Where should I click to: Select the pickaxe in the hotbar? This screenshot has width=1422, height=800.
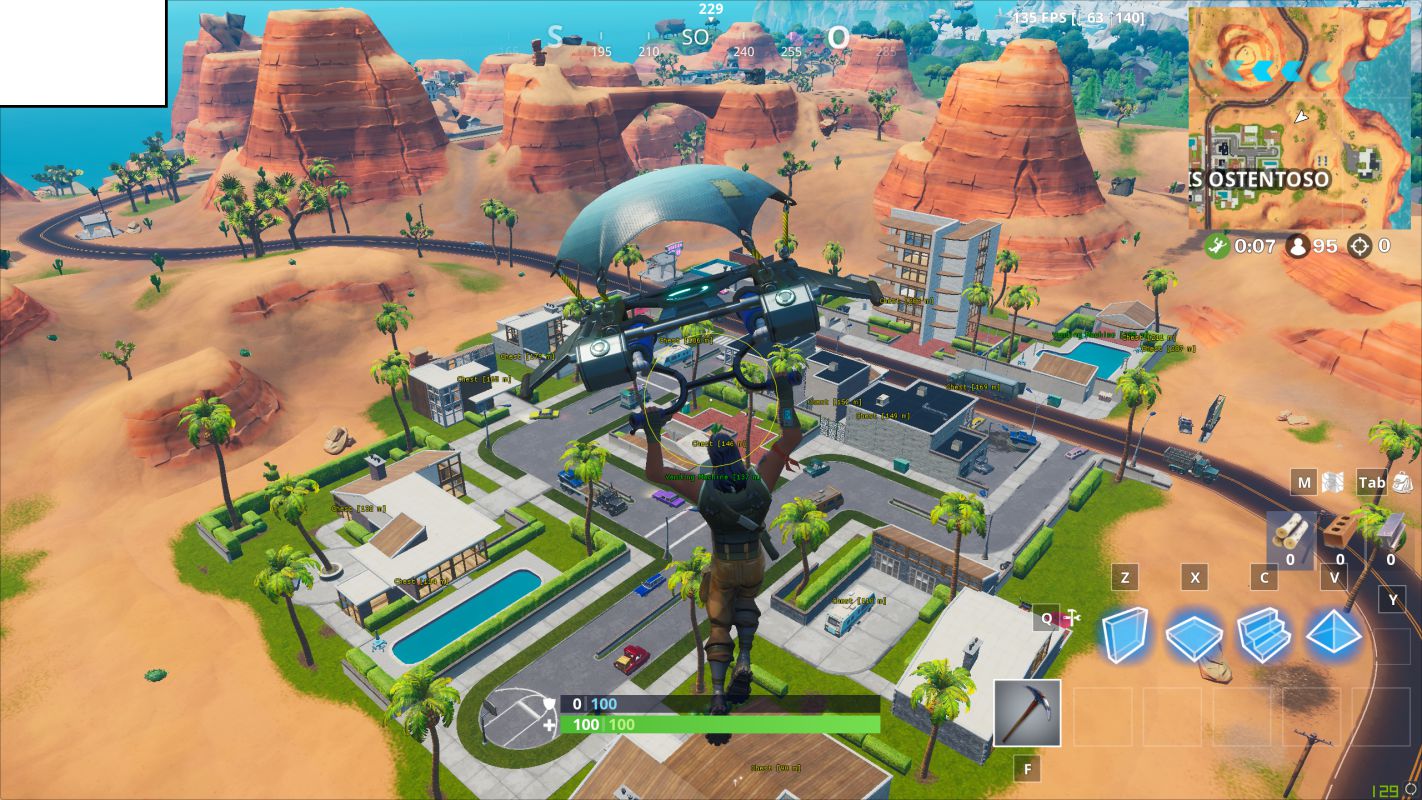pos(1026,712)
